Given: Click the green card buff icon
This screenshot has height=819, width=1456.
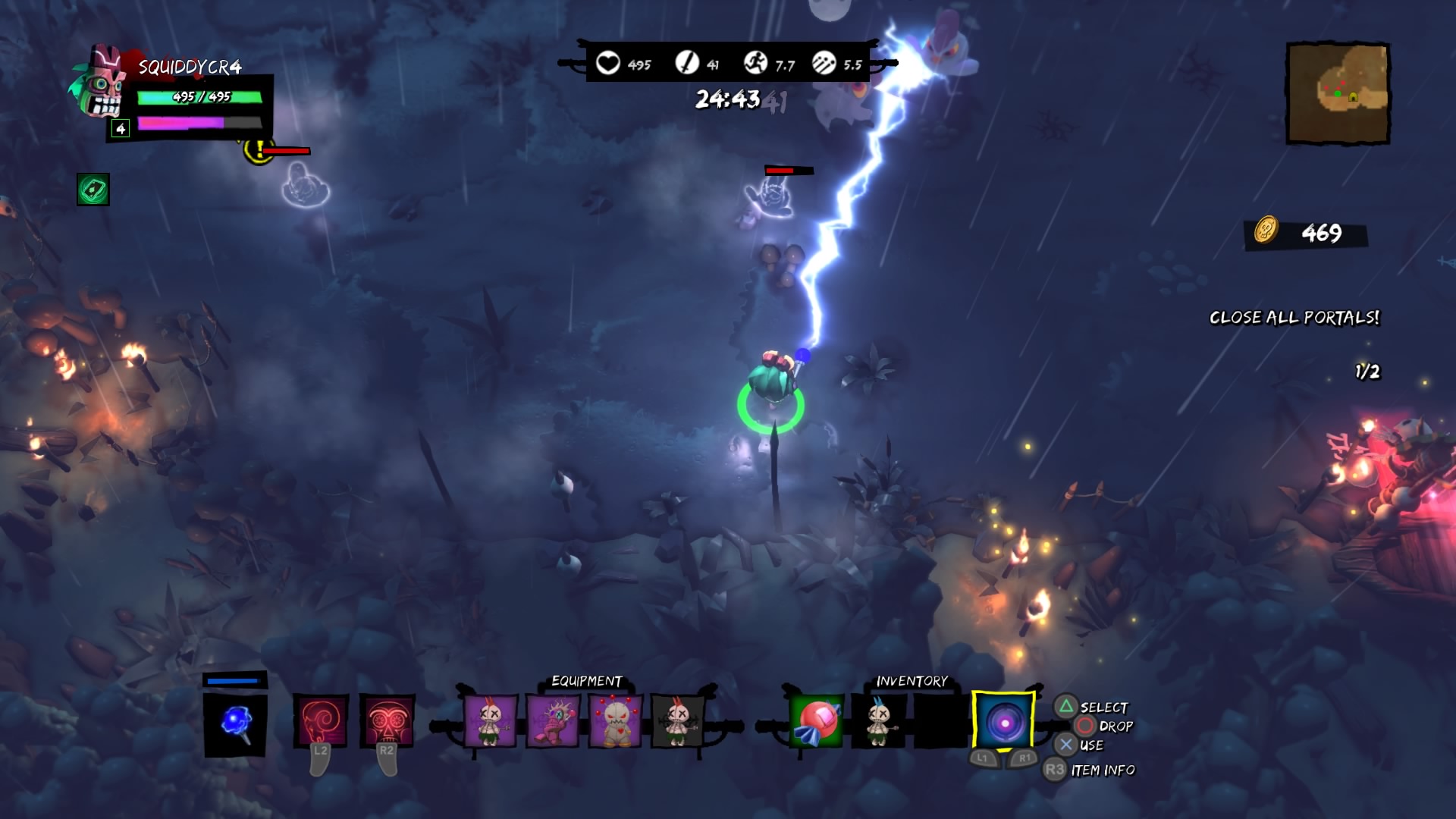Looking at the screenshot, I should [93, 190].
